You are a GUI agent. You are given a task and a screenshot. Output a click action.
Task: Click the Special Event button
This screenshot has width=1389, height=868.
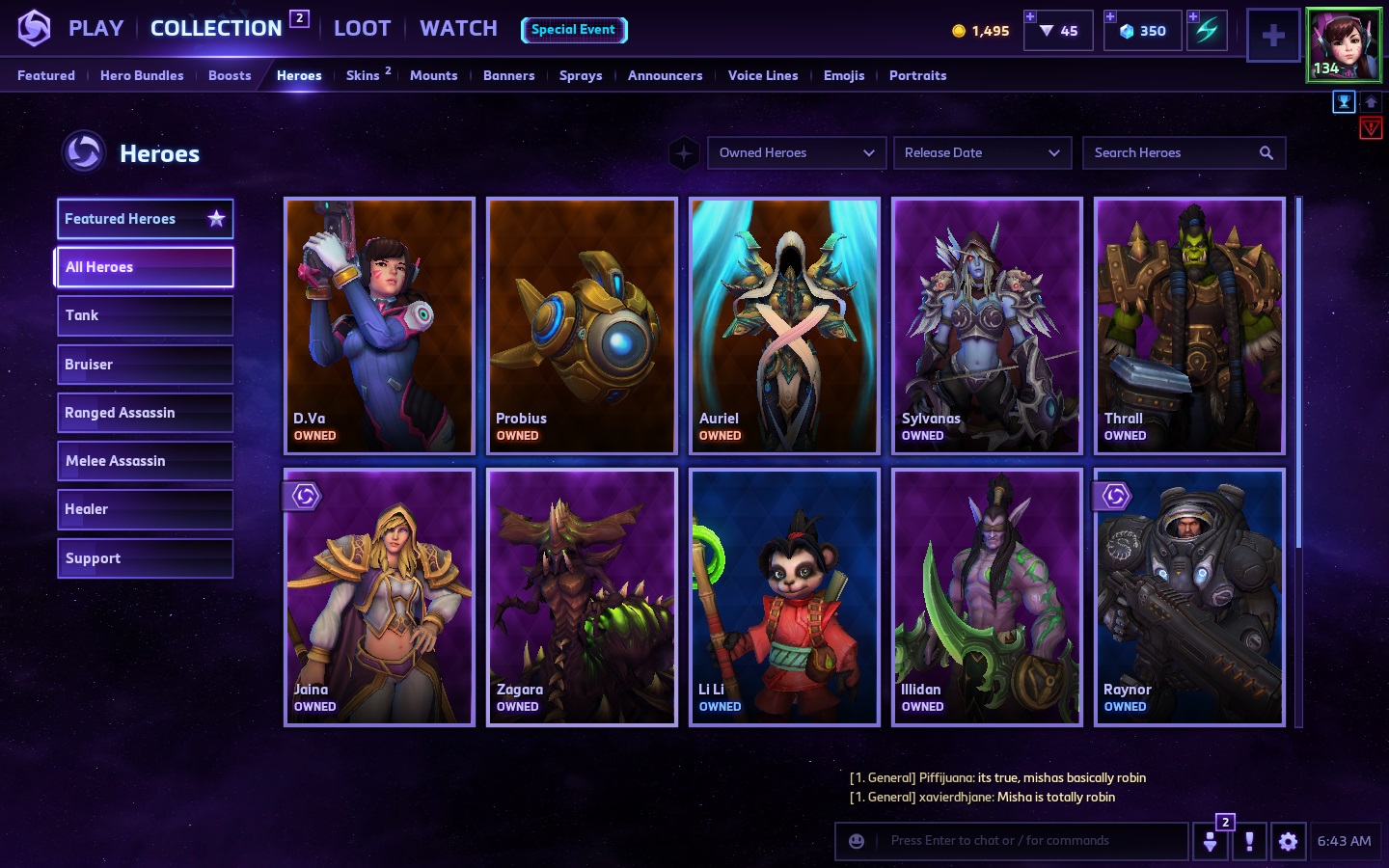click(574, 30)
